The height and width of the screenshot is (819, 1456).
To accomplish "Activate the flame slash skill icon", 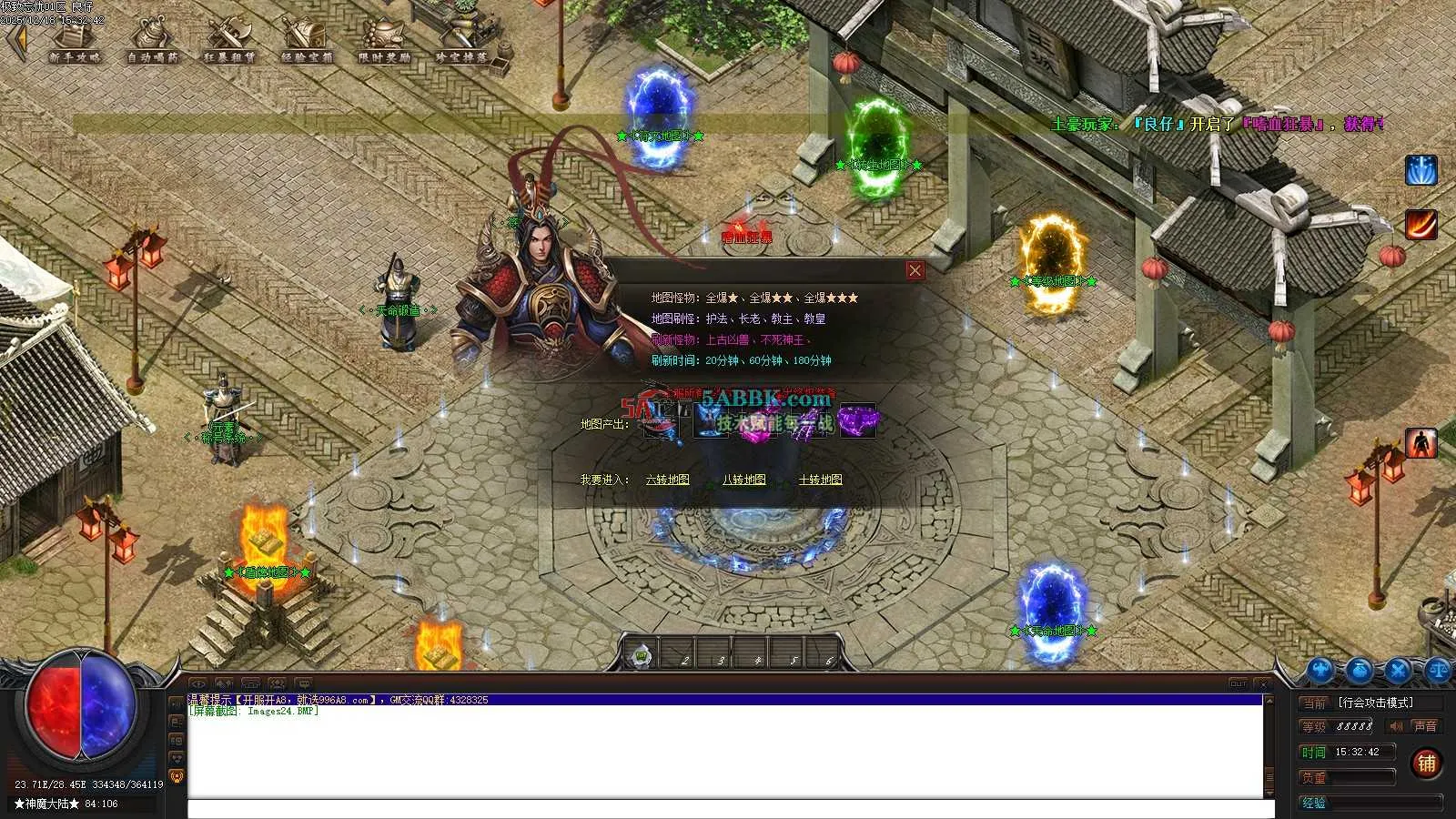I will (x=1421, y=224).
